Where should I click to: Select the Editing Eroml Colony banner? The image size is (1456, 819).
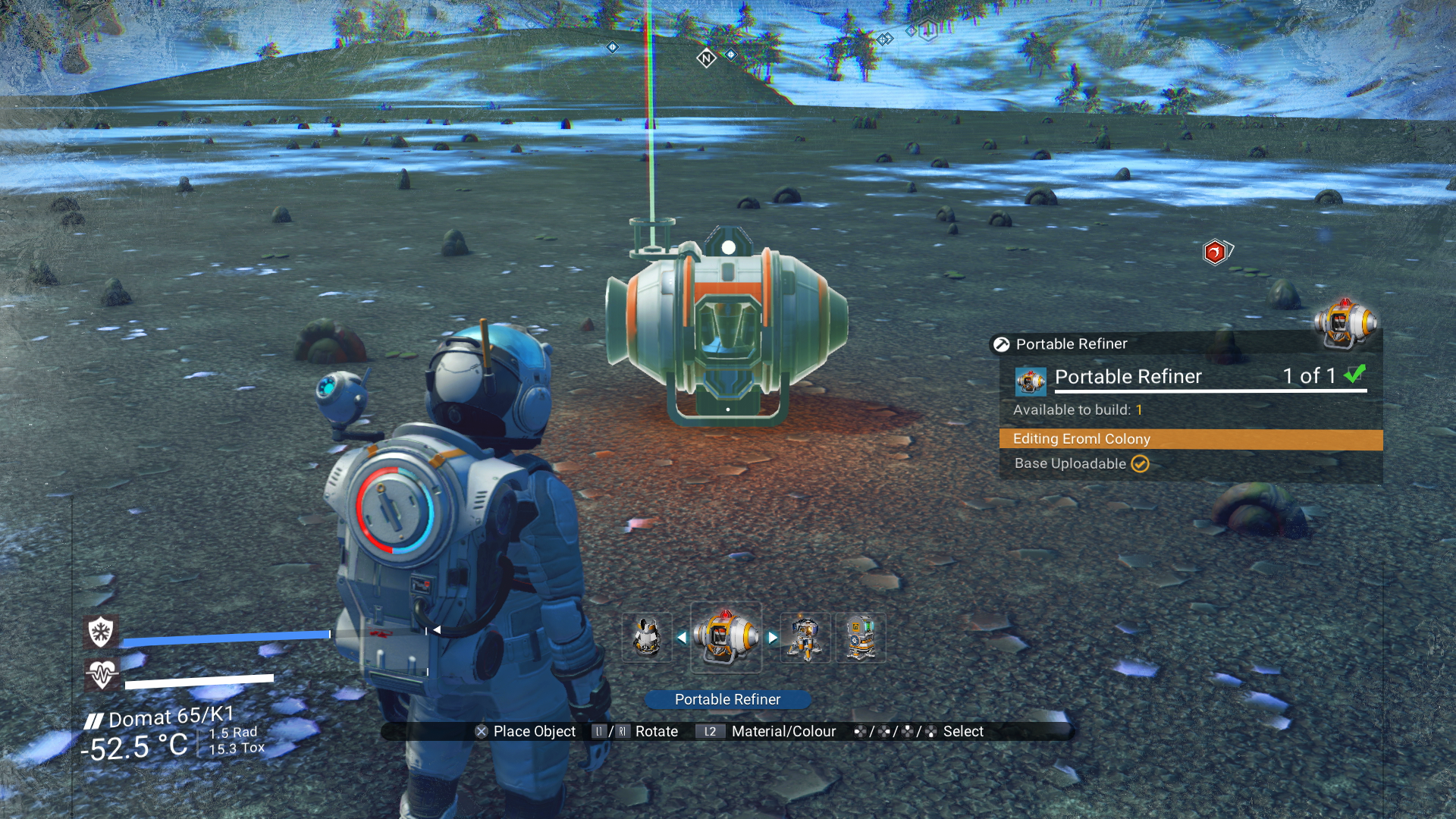(x=1191, y=439)
